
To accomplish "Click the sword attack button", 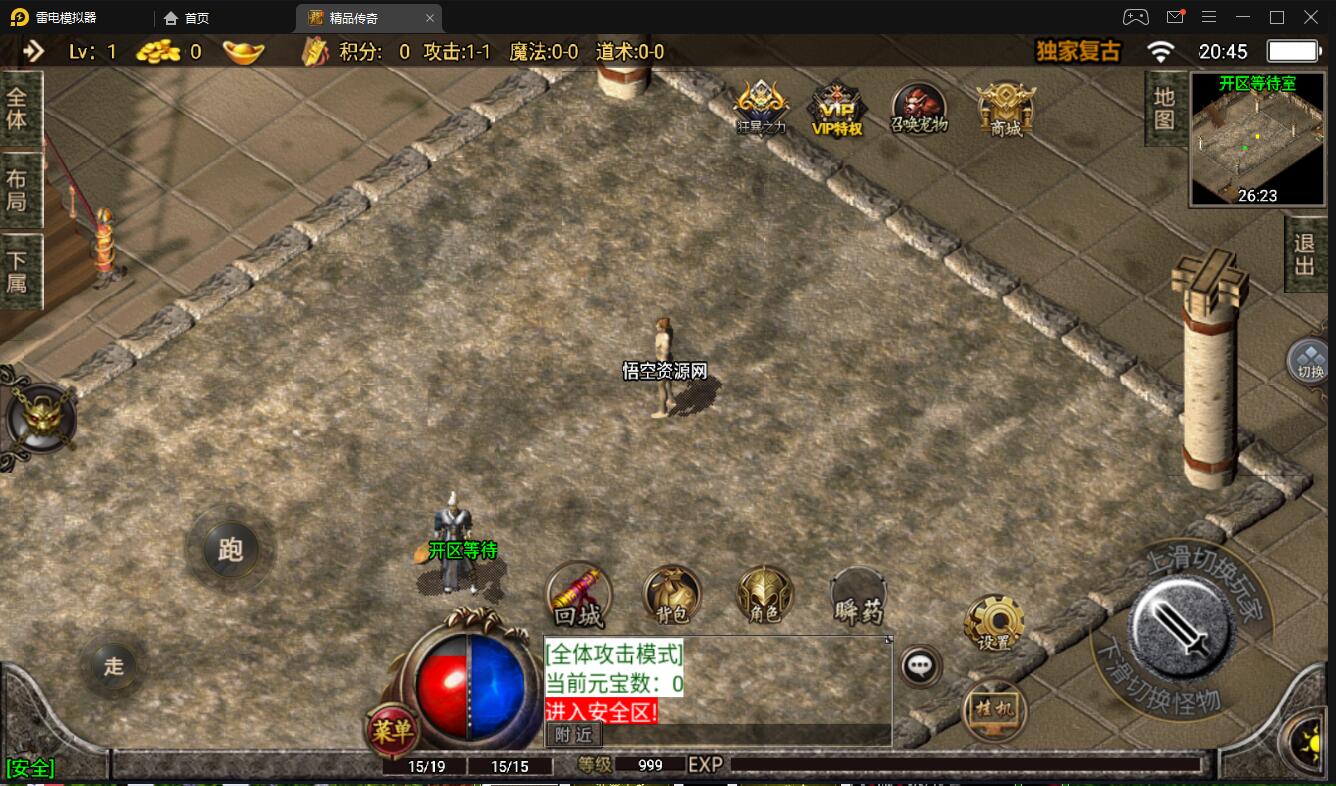I will [1179, 626].
